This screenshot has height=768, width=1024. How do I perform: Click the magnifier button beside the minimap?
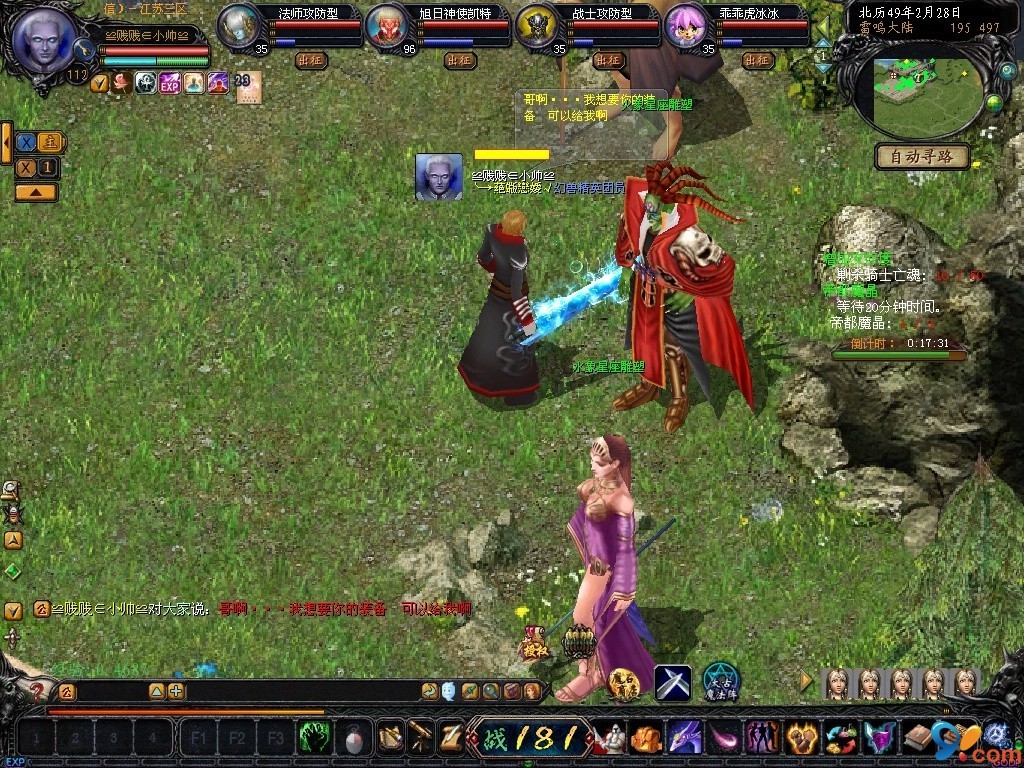pos(1008,71)
